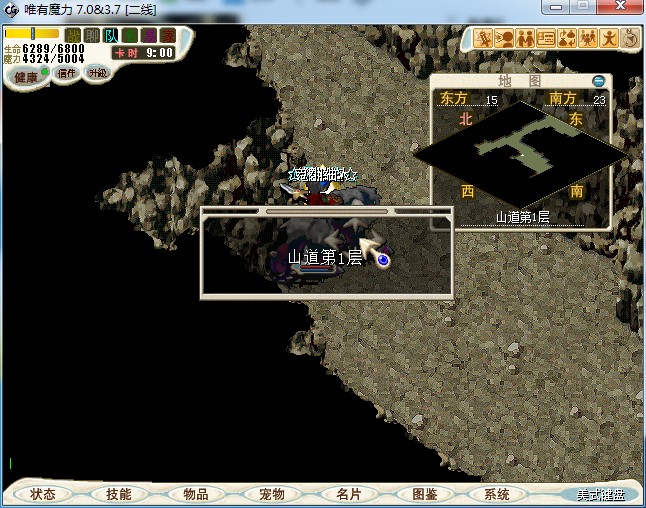Click the 健康 health button
Image resolution: width=646 pixels, height=508 pixels.
pos(26,77)
